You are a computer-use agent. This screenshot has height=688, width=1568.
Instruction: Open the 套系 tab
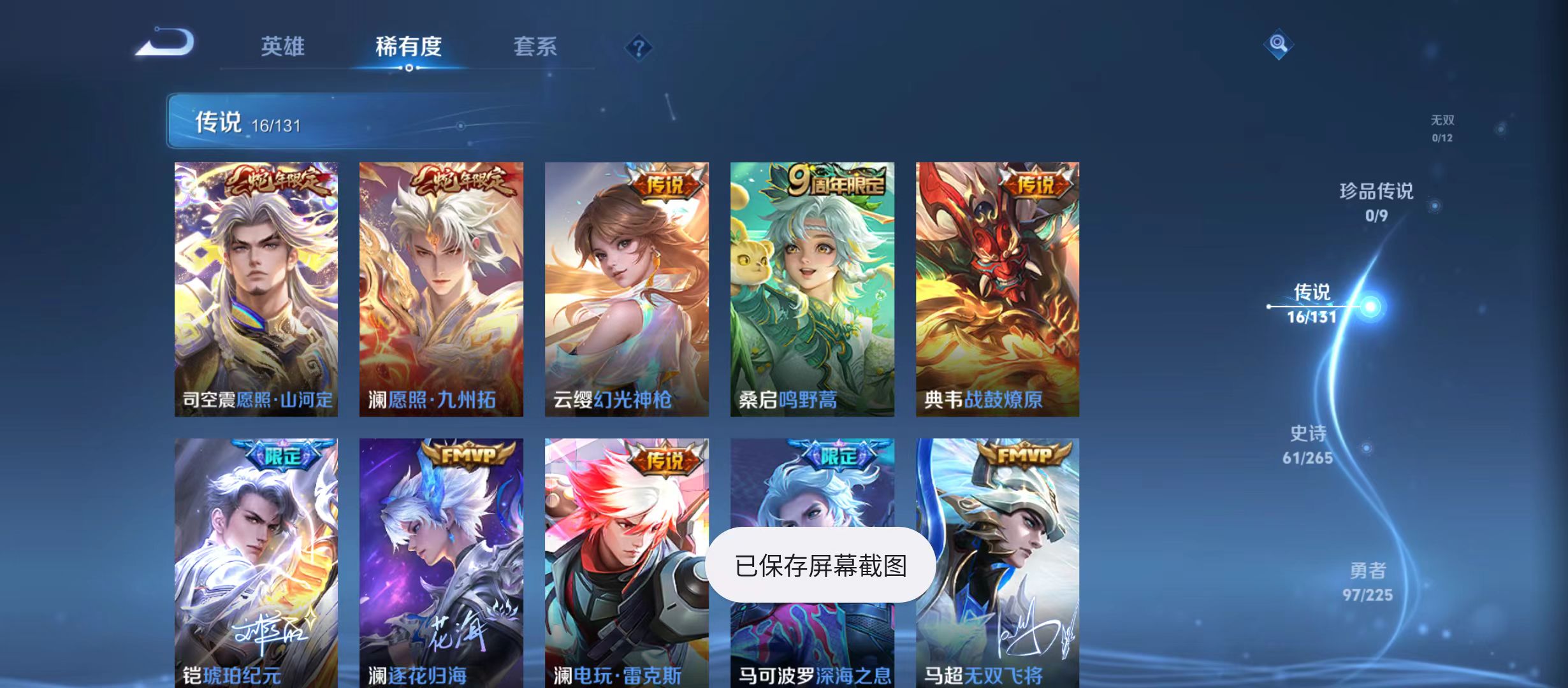click(537, 46)
